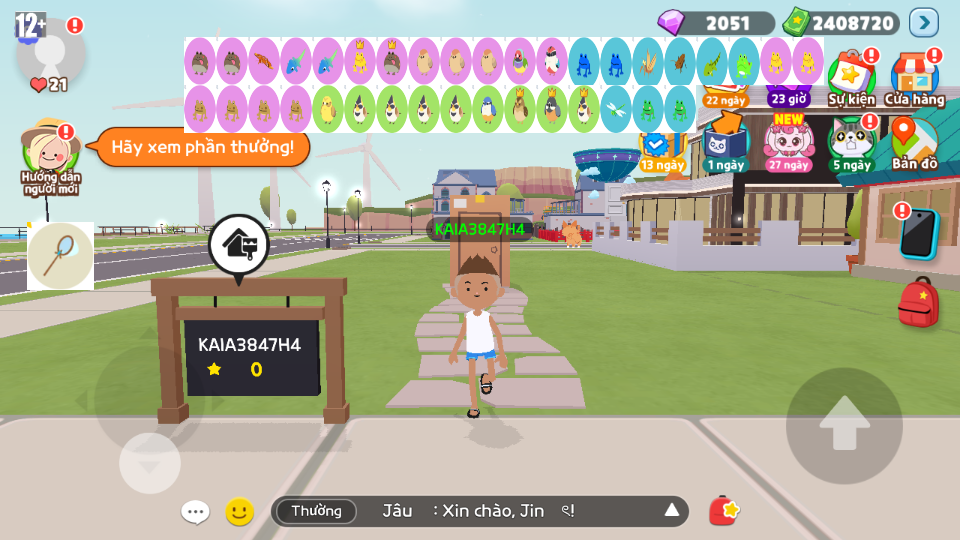Expand the chat log with the white triangle

coord(672,511)
